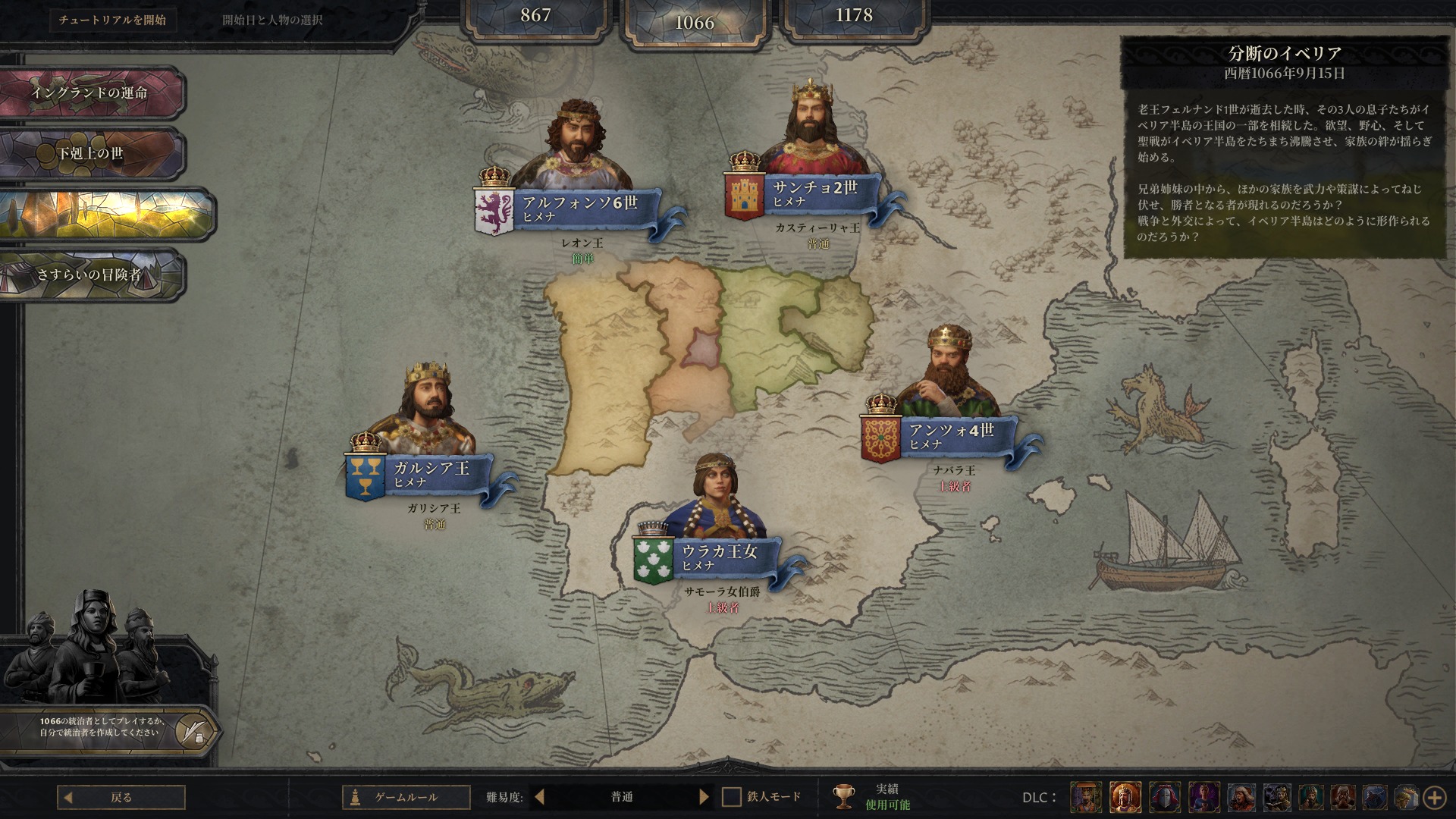The height and width of the screenshot is (819, 1456).
Task: Choose the さすらいの冒険者 bookmark
Action: click(x=89, y=275)
